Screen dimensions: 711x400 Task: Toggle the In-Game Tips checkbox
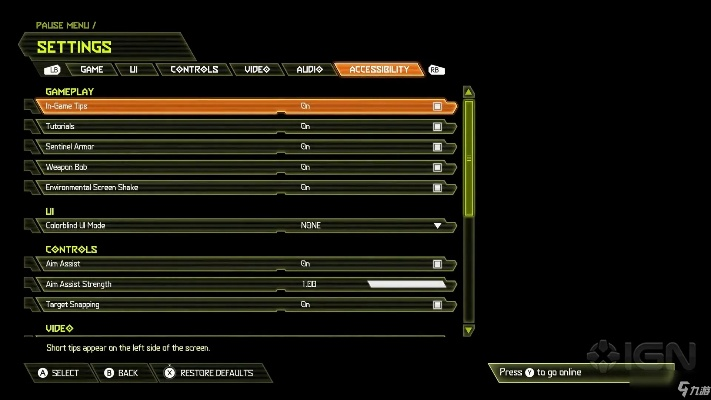pyautogui.click(x=437, y=106)
